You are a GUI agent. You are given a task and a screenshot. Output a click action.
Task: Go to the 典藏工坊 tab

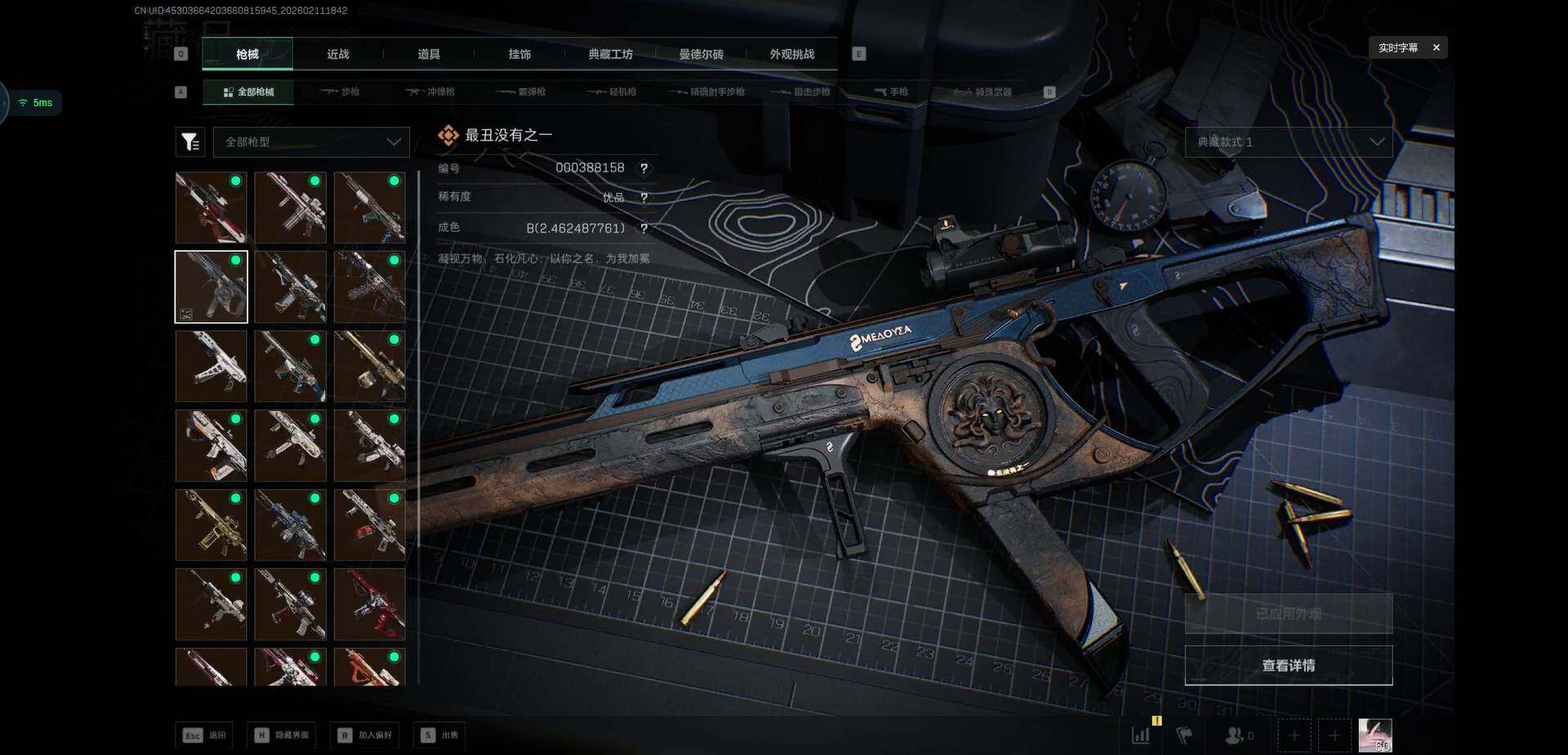[x=610, y=54]
